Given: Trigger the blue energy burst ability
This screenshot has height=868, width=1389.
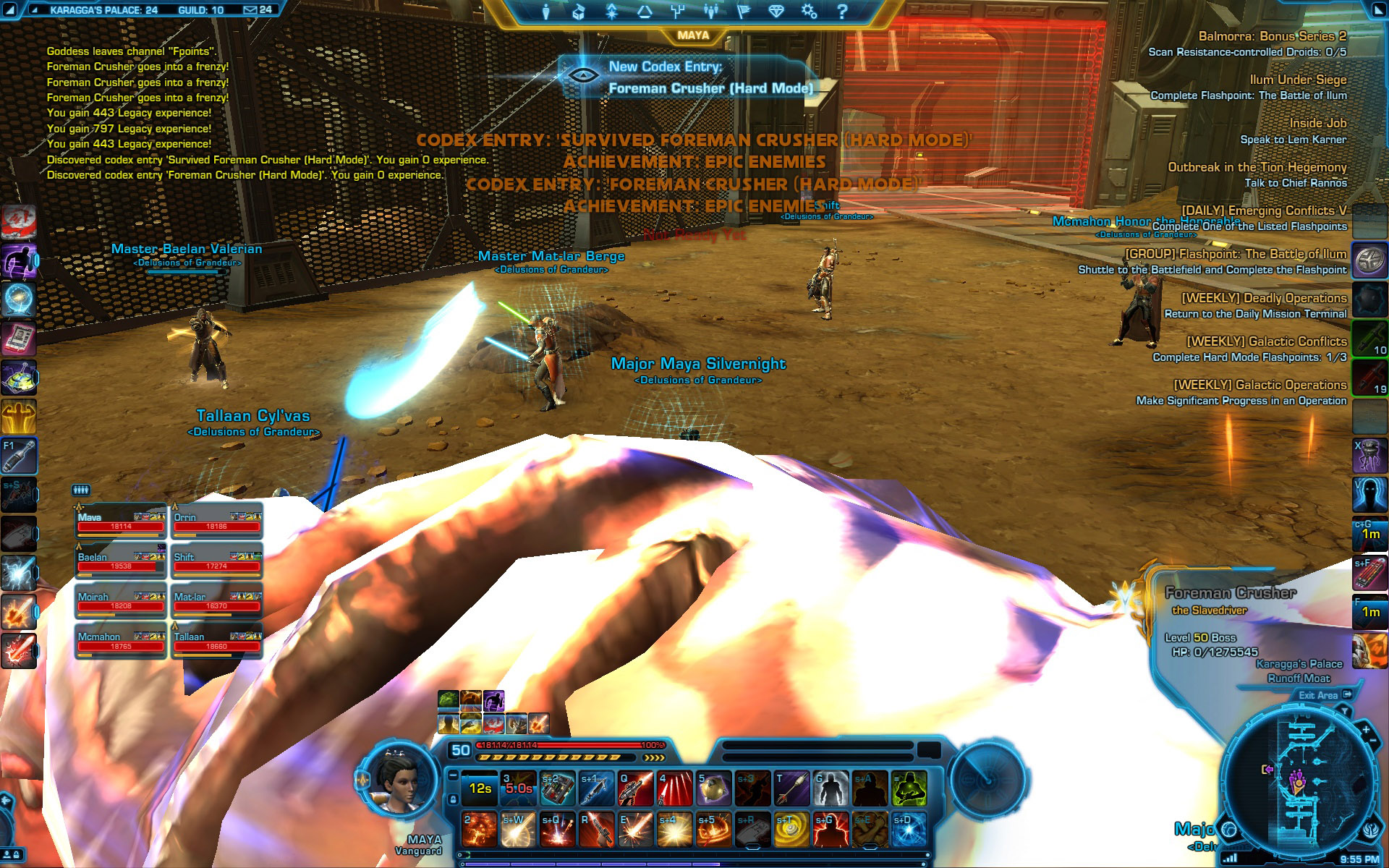Looking at the screenshot, I should click(909, 830).
